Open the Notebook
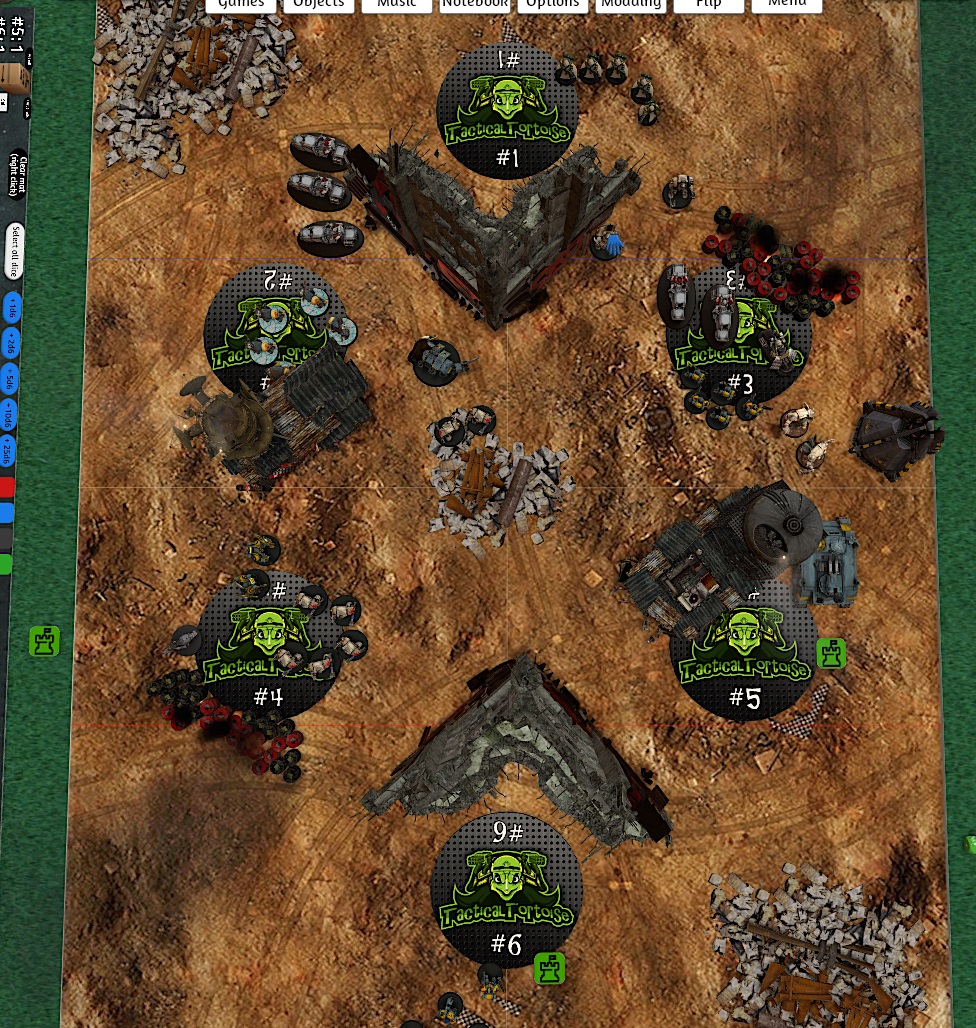The width and height of the screenshot is (976, 1028). [x=475, y=4]
